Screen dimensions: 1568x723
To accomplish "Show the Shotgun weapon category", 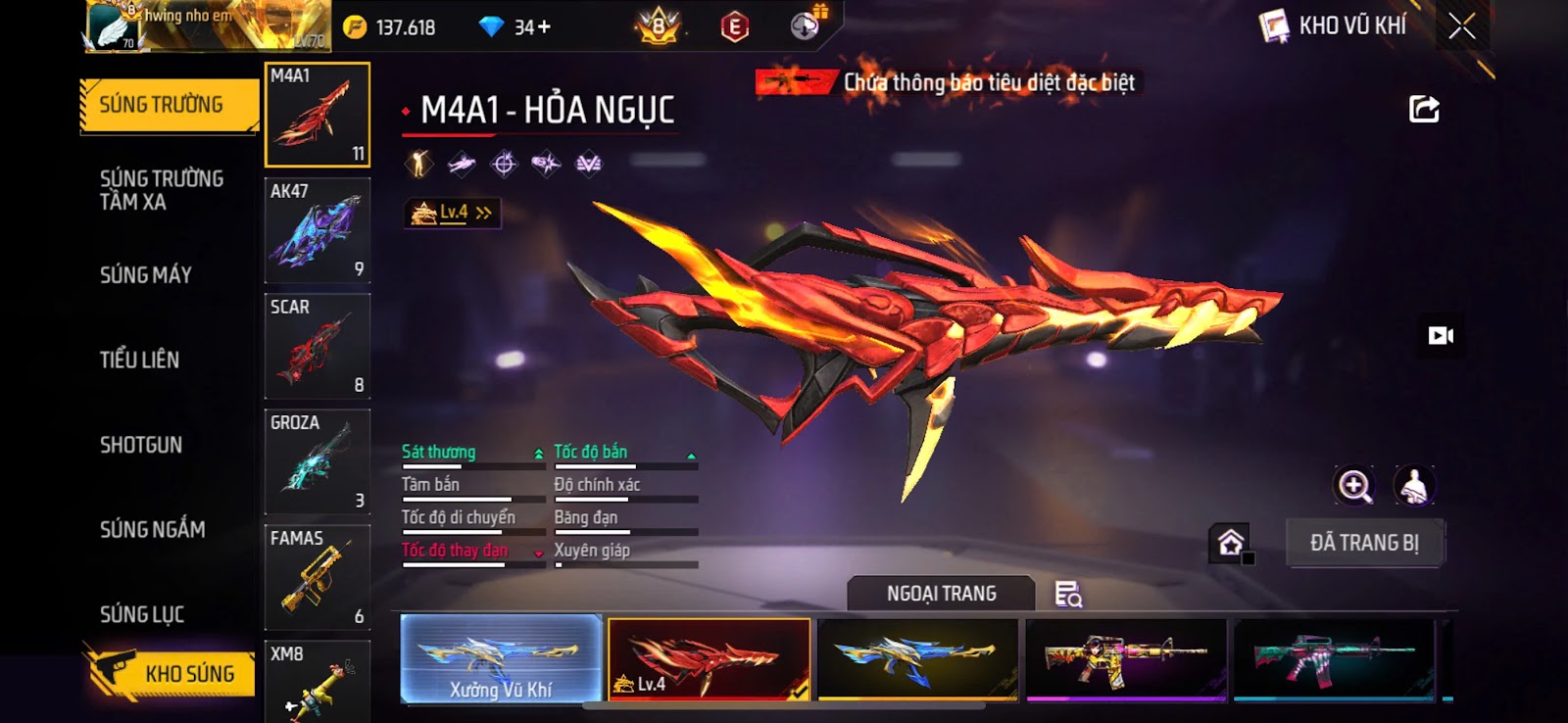I will 140,445.
